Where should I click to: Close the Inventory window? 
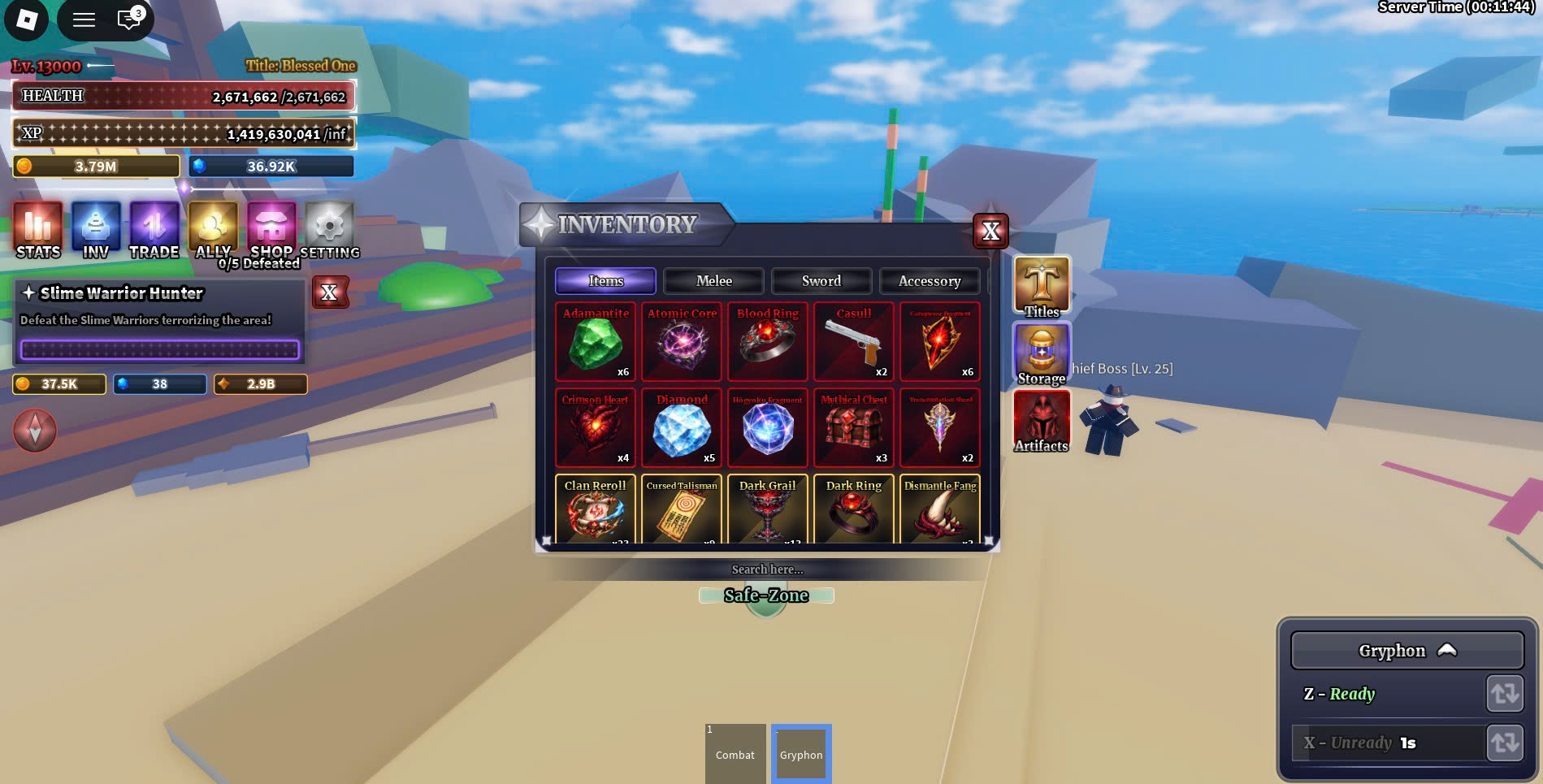(990, 232)
